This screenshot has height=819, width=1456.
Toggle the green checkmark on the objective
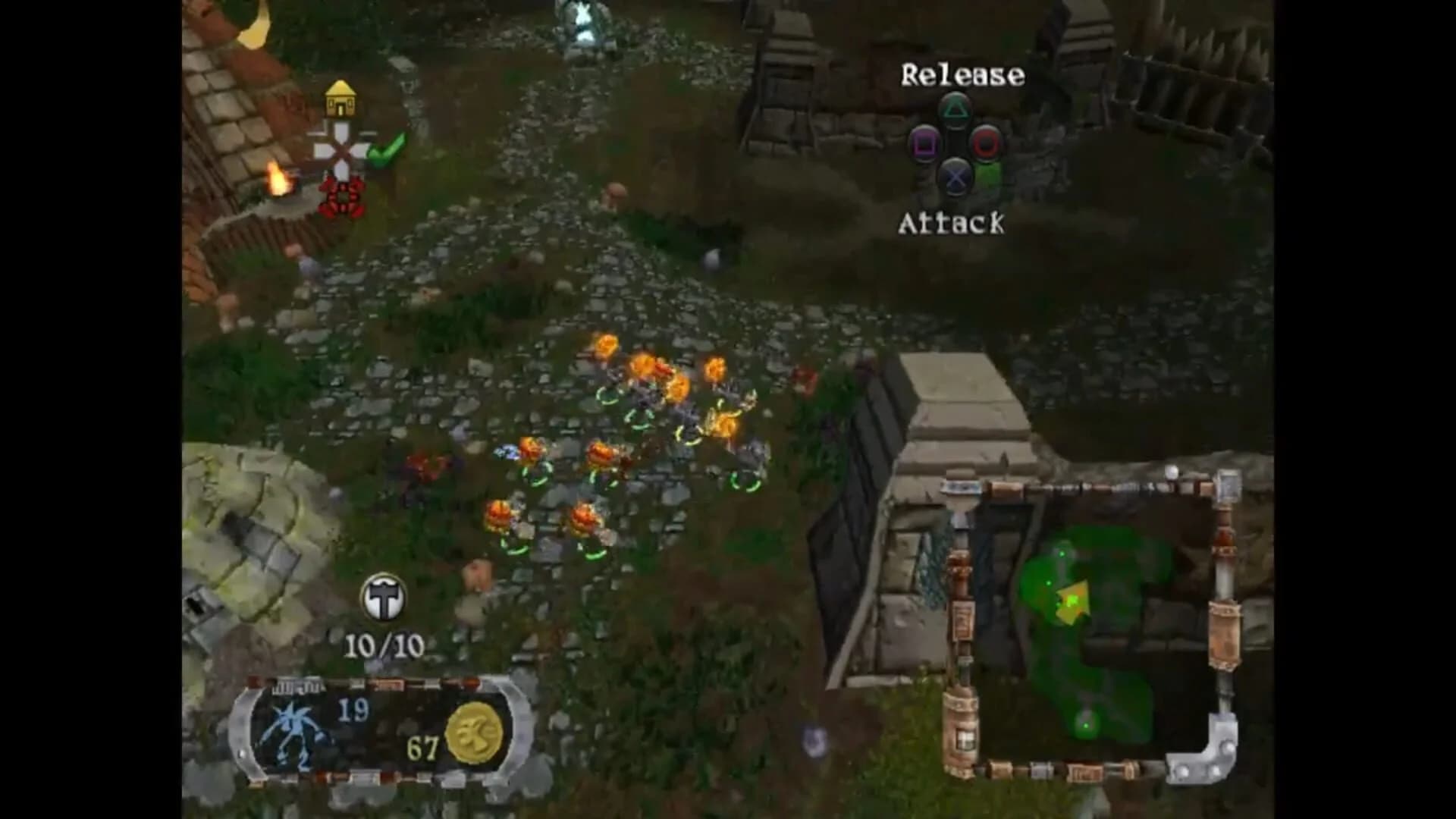tap(387, 149)
